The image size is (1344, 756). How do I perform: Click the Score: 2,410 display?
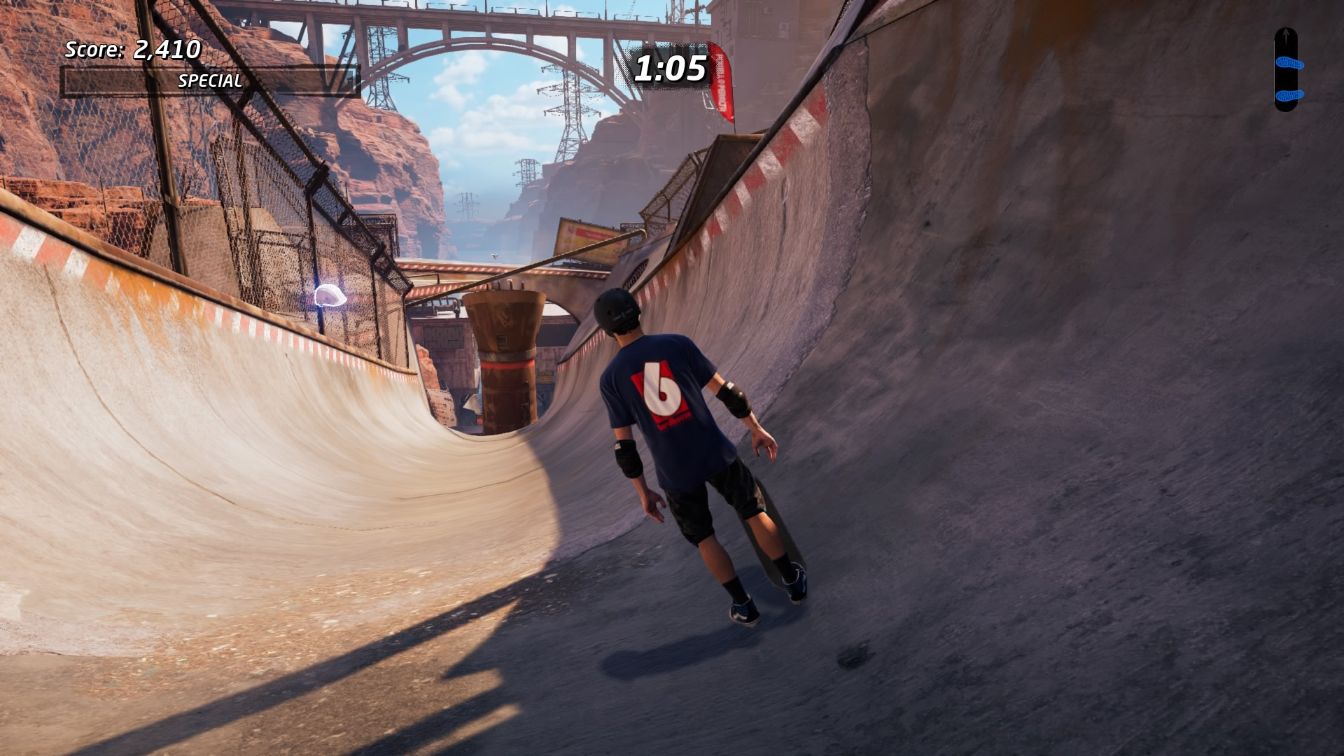point(131,47)
